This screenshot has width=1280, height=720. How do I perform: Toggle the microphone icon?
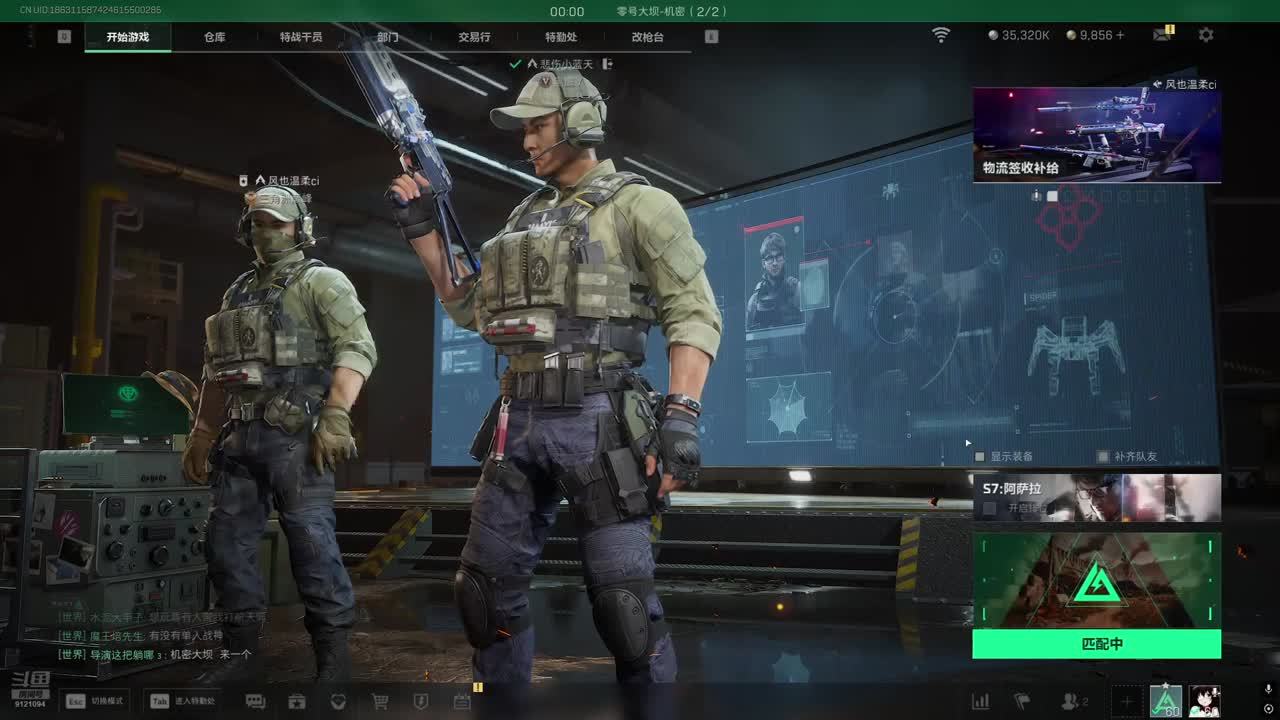pyautogui.click(x=1268, y=690)
